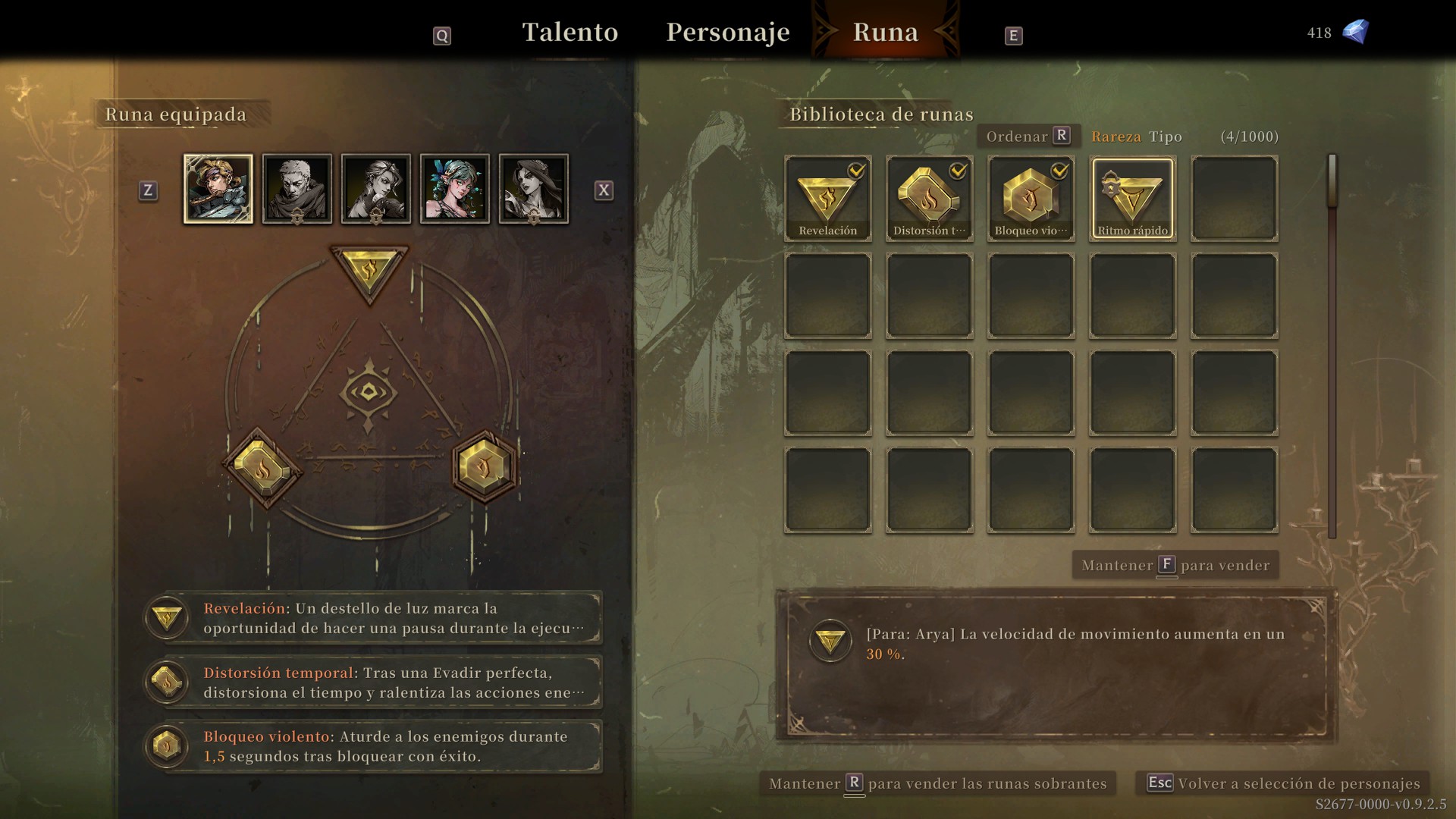
Task: Select the Ritmo rápido rune
Action: click(x=1132, y=199)
